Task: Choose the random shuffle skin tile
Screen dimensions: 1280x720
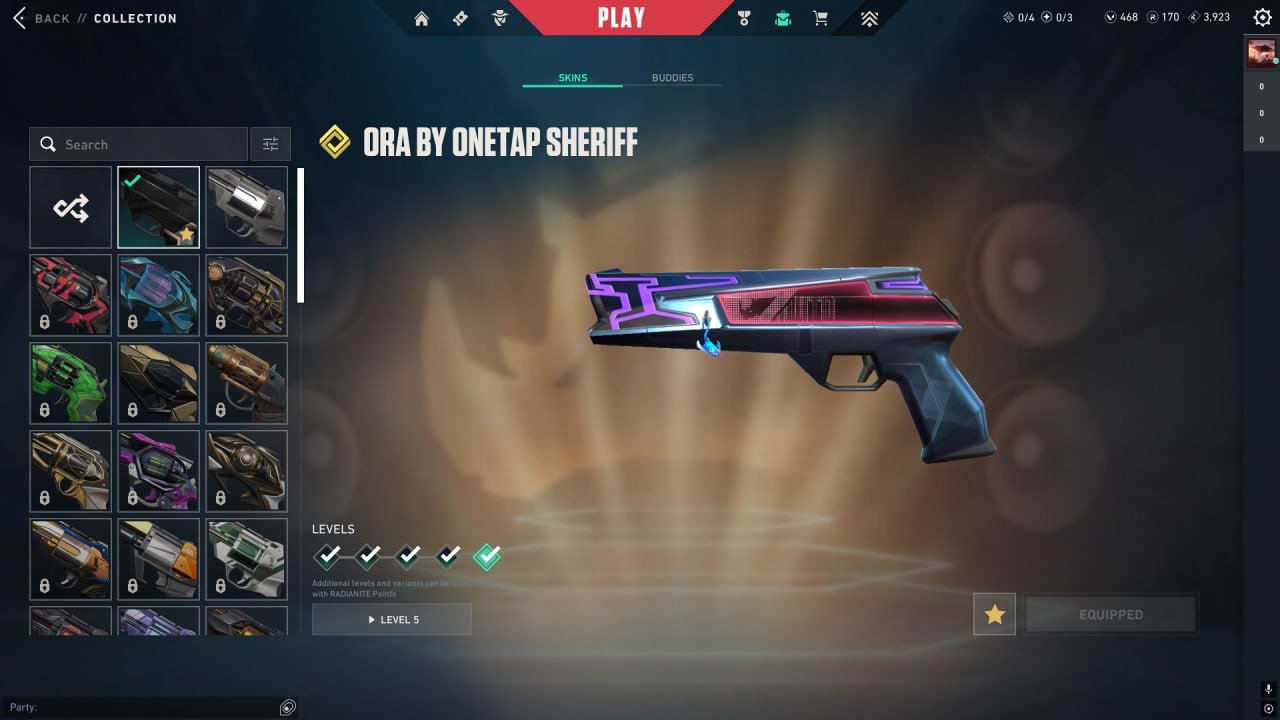Action: point(71,207)
